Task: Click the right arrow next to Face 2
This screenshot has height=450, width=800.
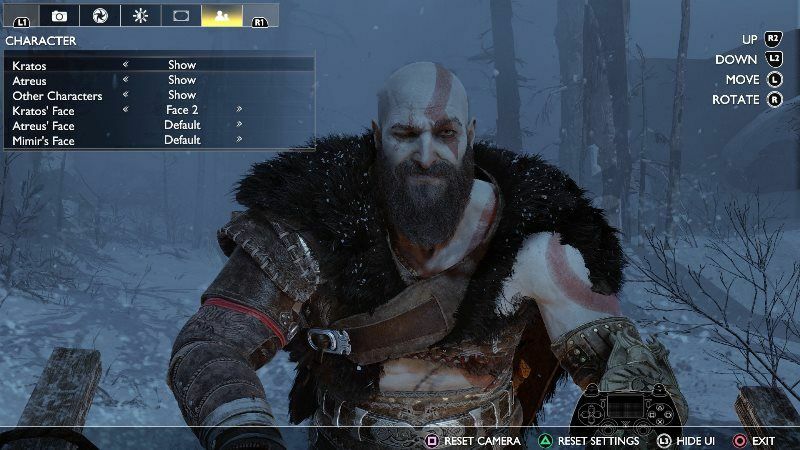Action: click(x=239, y=110)
